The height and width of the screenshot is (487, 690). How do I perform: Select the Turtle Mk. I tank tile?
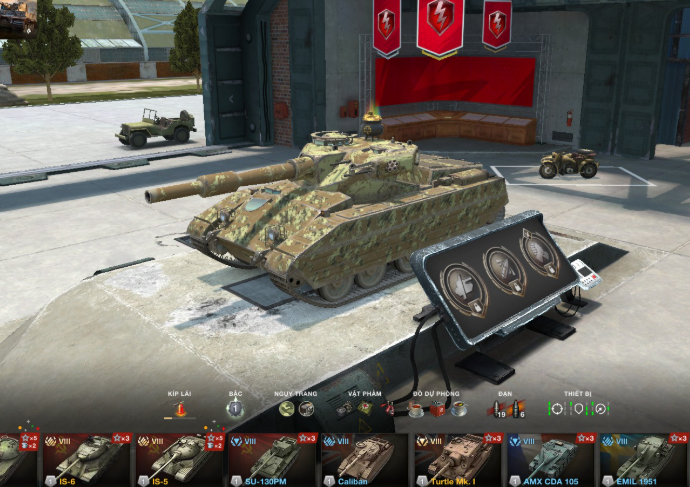(458, 460)
